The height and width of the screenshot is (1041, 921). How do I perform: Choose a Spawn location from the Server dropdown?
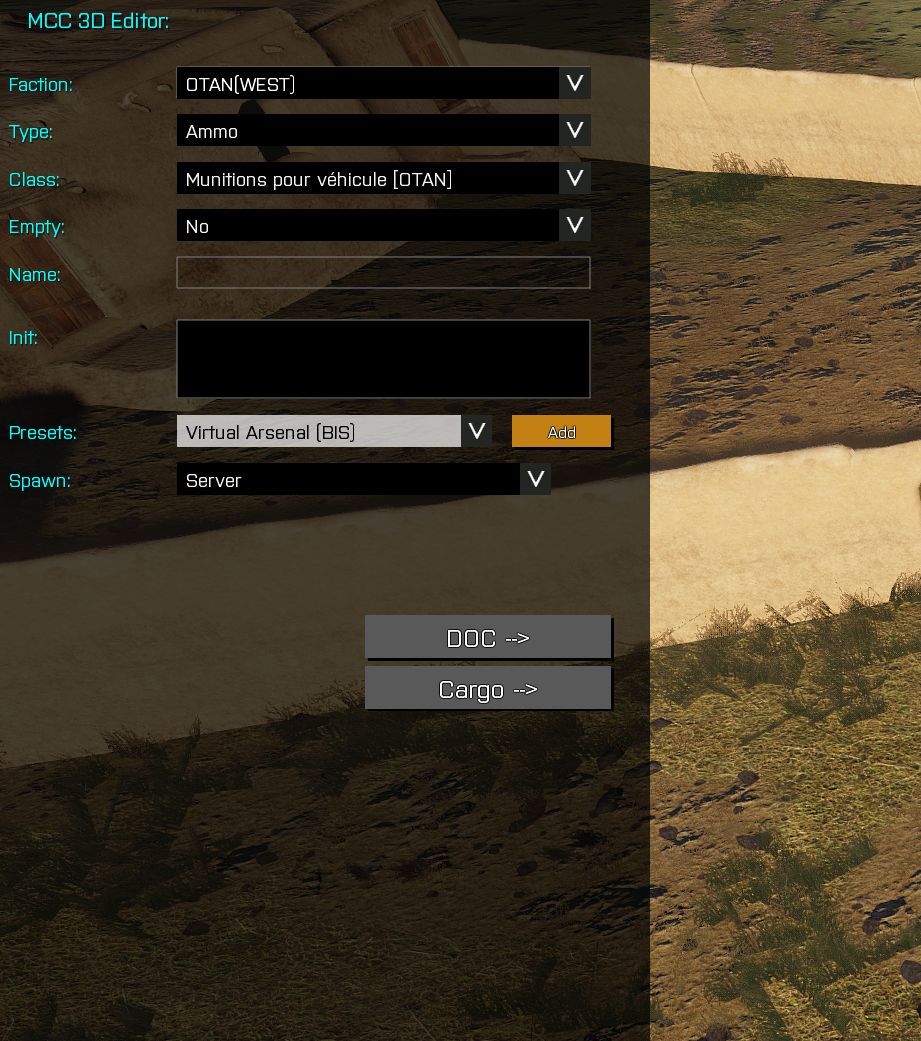click(x=363, y=480)
